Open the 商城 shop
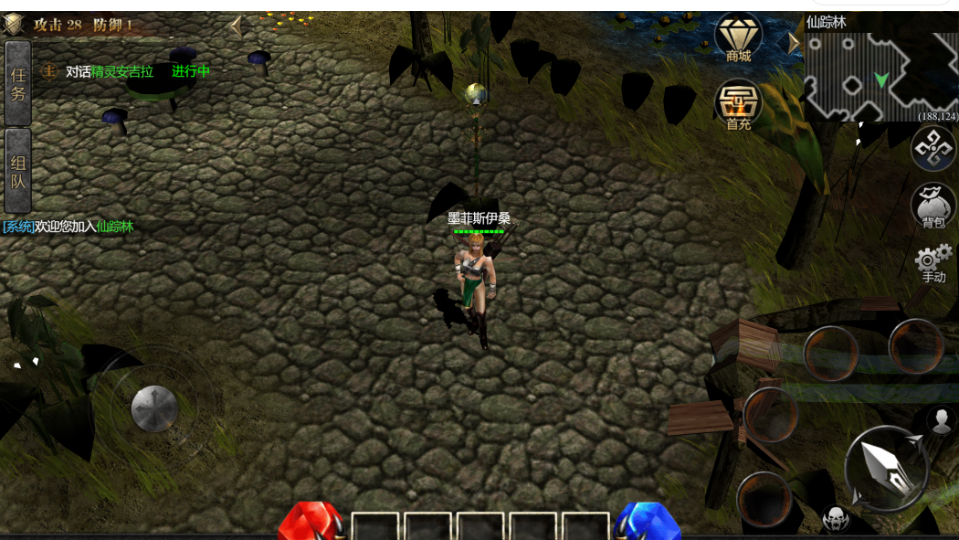The width and height of the screenshot is (959, 540). pyautogui.click(x=738, y=38)
